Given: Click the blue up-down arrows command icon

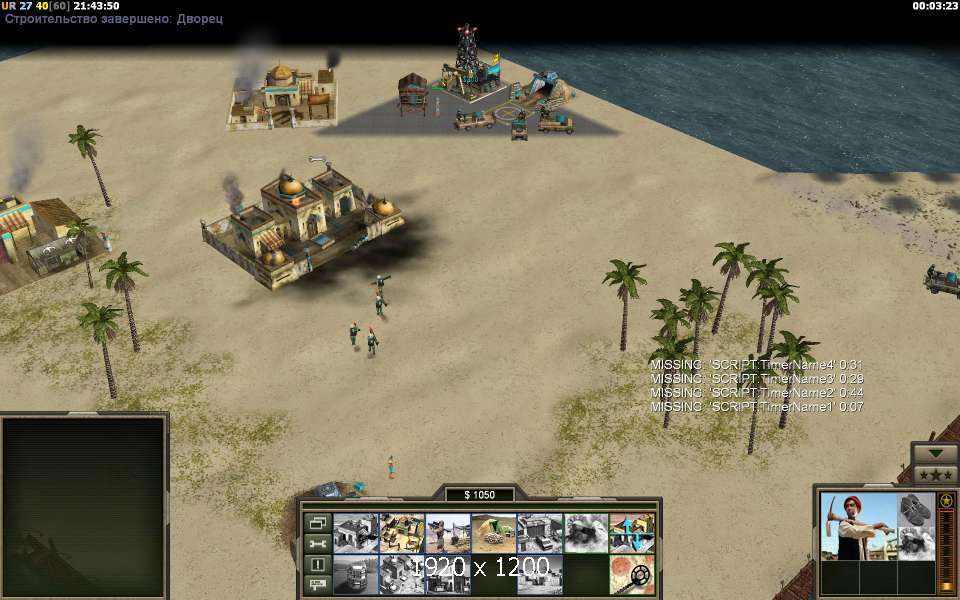Looking at the screenshot, I should [632, 533].
